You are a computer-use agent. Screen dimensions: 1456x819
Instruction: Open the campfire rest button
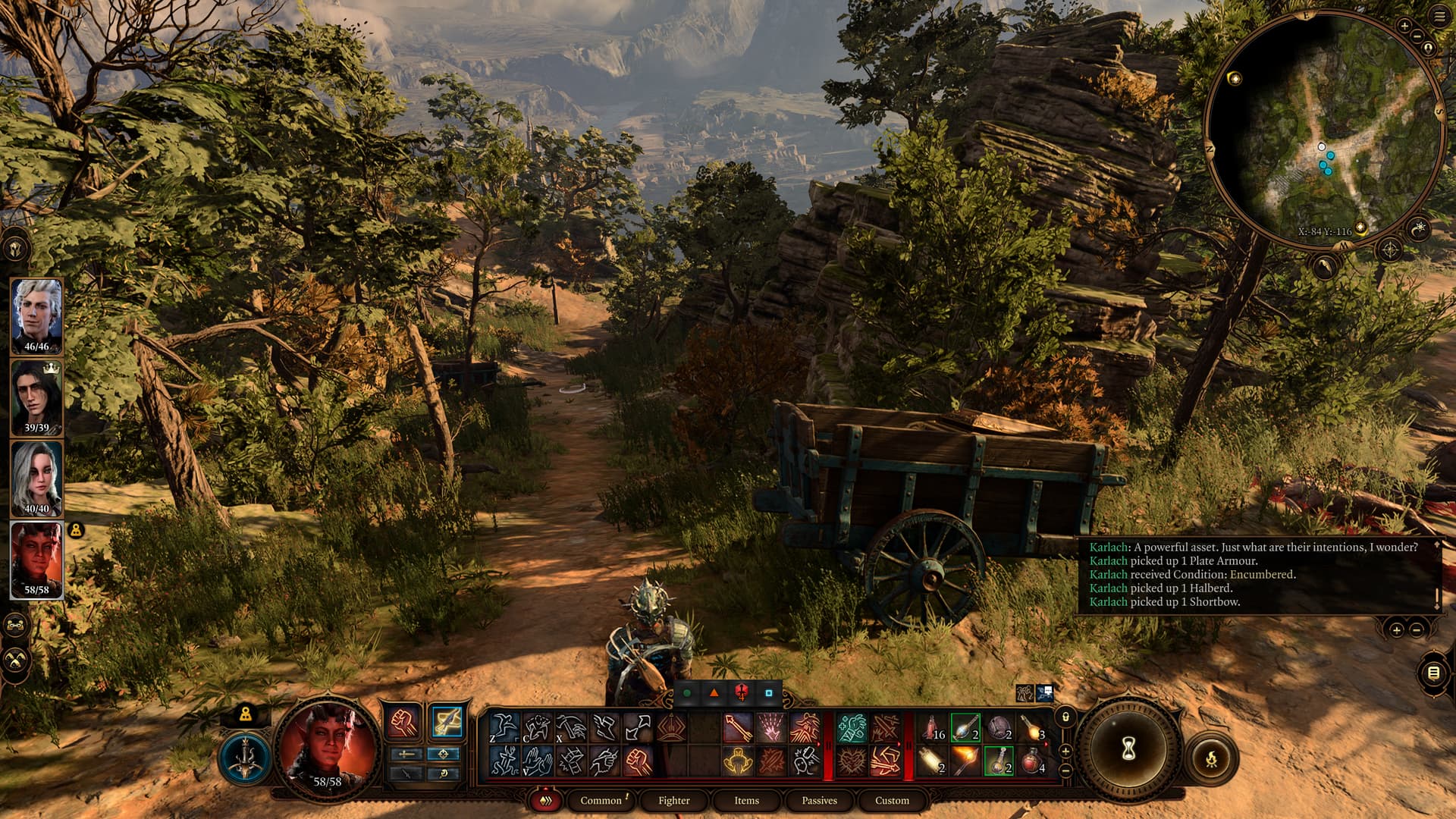pyautogui.click(x=1211, y=758)
